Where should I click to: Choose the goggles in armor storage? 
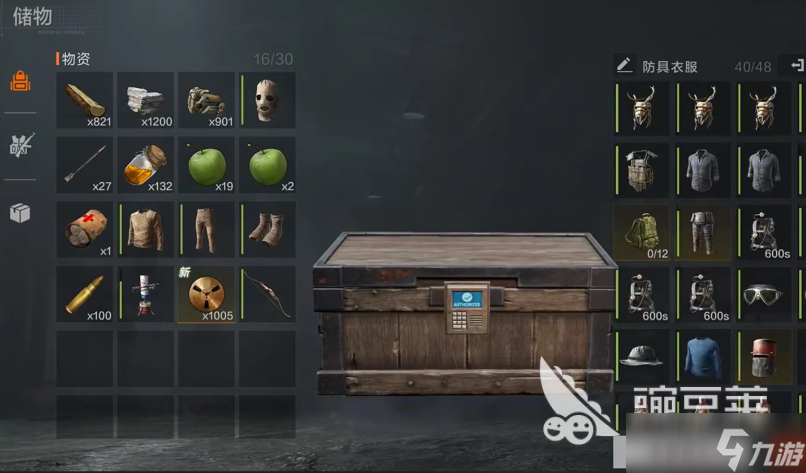point(763,295)
